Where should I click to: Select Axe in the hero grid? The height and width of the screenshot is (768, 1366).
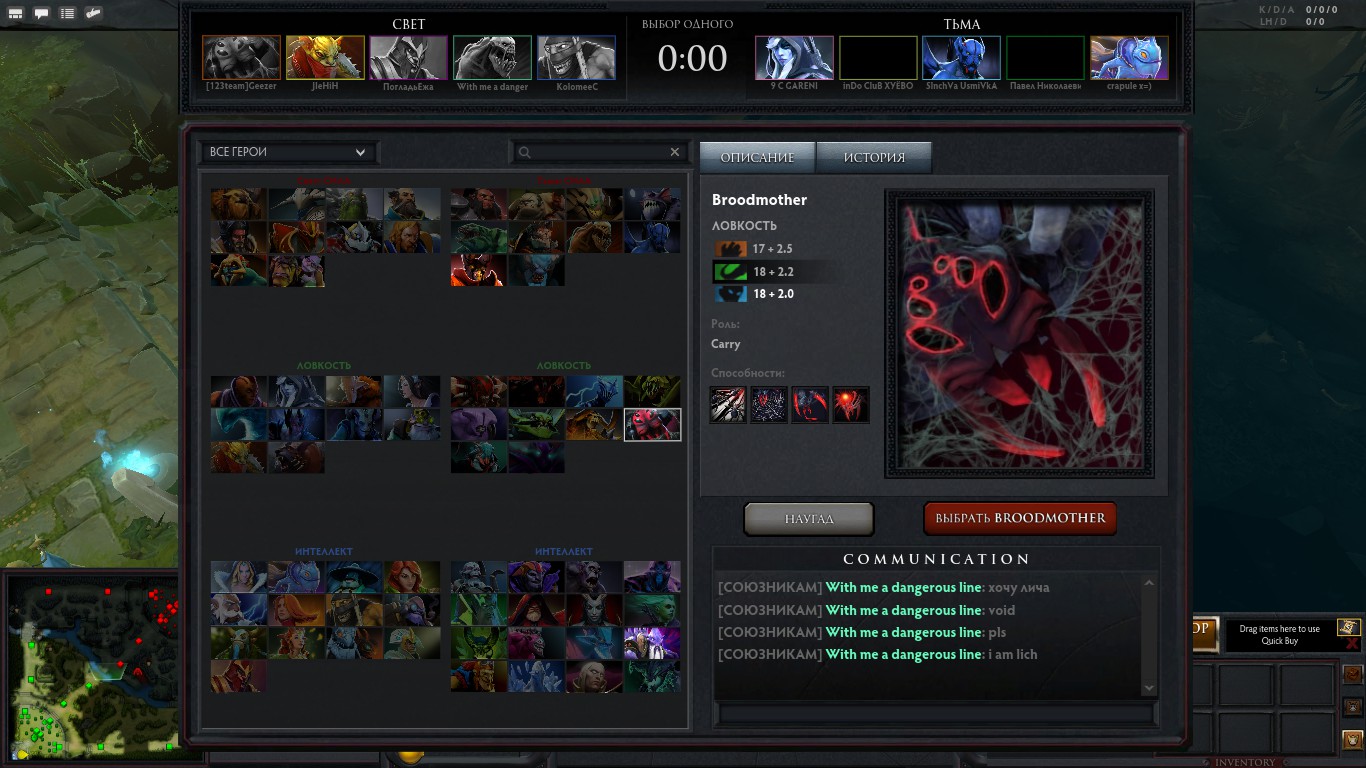478,204
